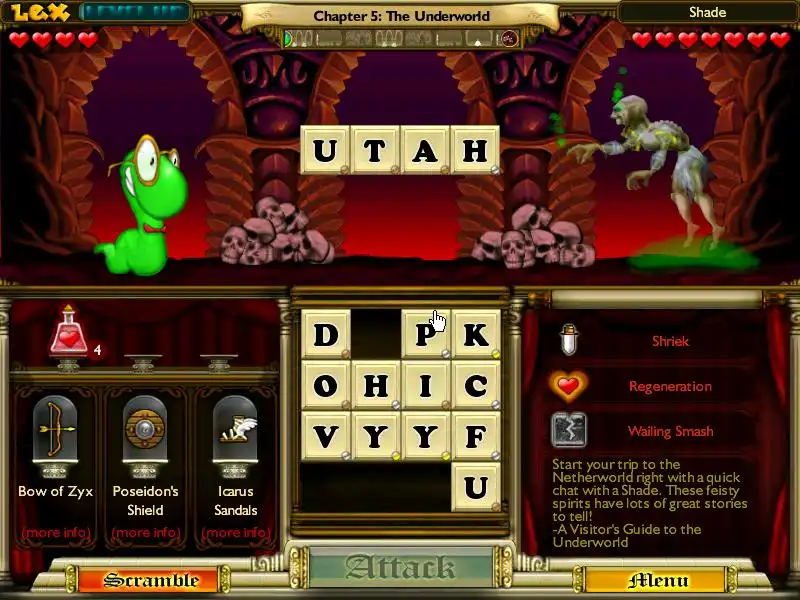Choose the C letter tile
Viewport: 800px width, 600px height.
coord(475,385)
